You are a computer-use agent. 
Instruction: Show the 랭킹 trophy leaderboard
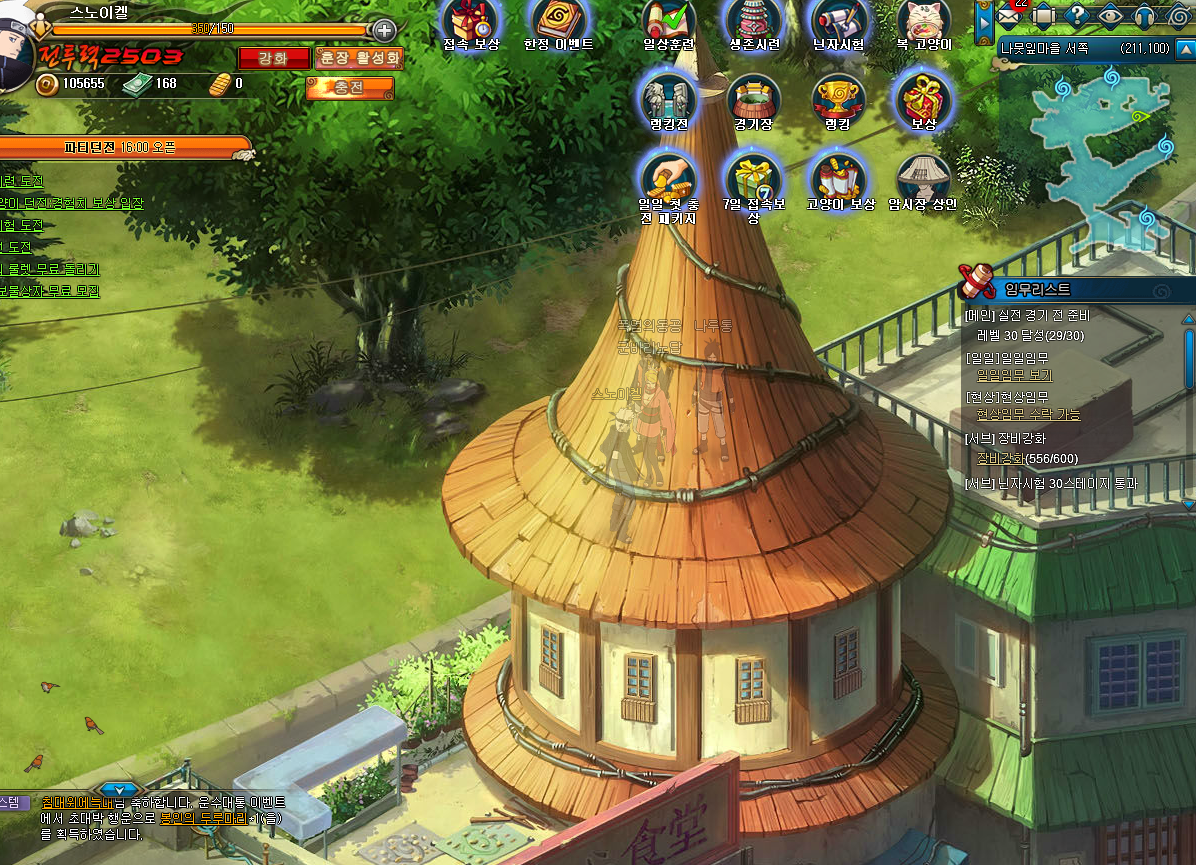tap(838, 98)
